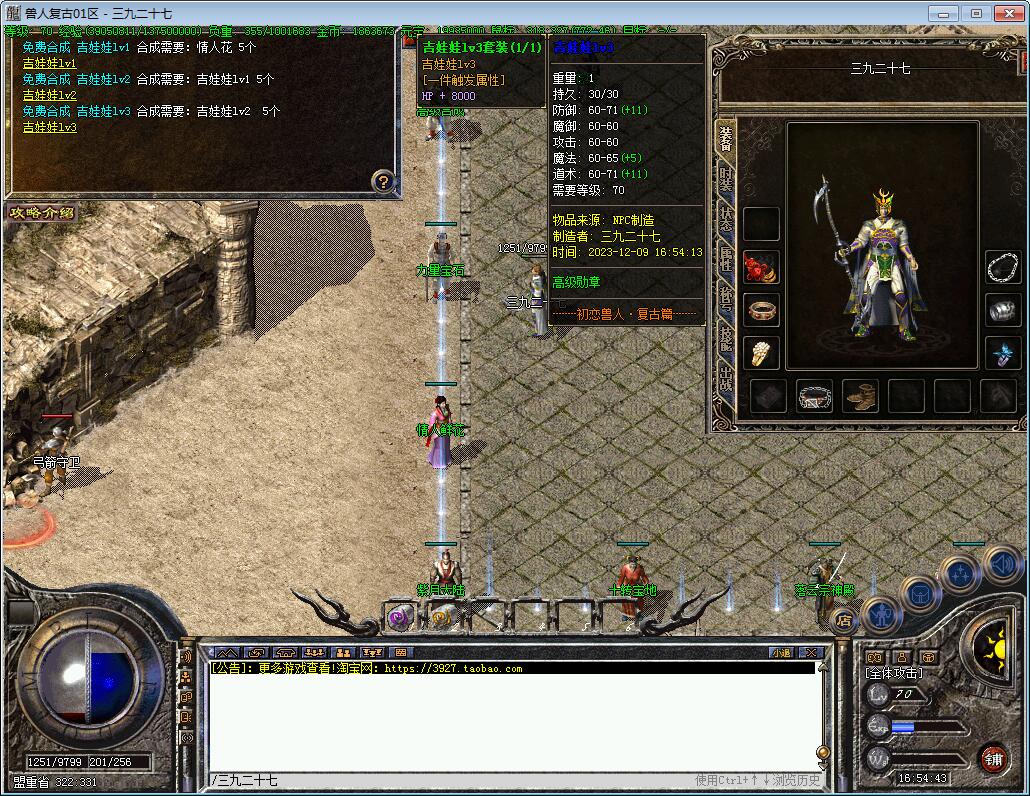Select the 吉娃娃lv3 synthesis link

point(49,127)
